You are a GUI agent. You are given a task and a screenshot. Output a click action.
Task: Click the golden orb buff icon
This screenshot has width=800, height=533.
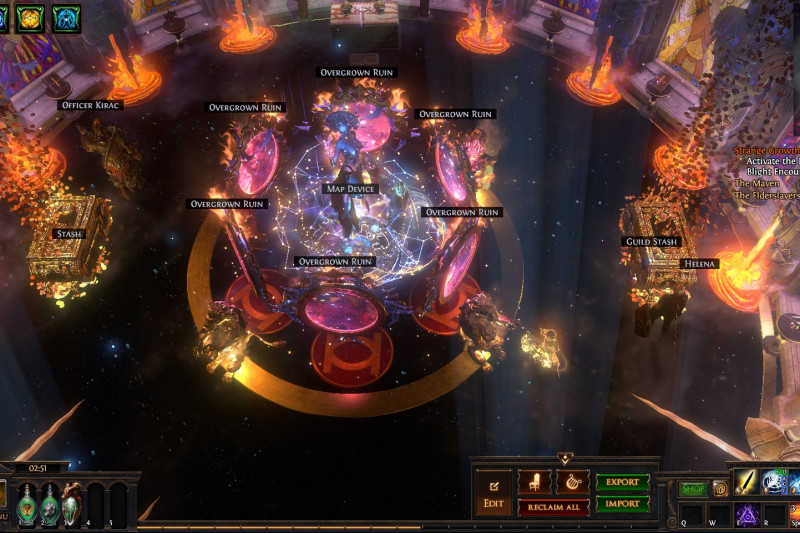click(29, 16)
